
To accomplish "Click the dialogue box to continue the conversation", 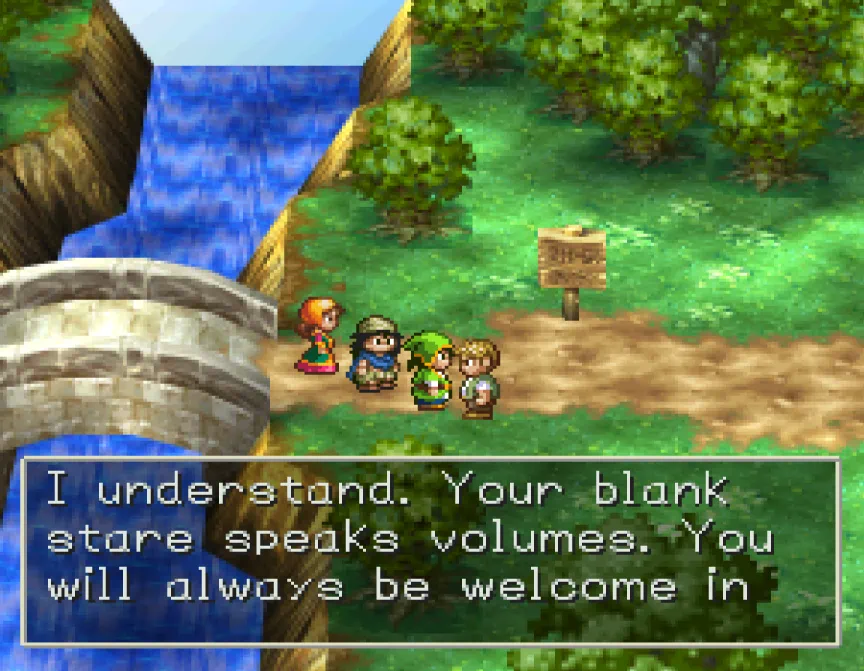I will point(430,550).
